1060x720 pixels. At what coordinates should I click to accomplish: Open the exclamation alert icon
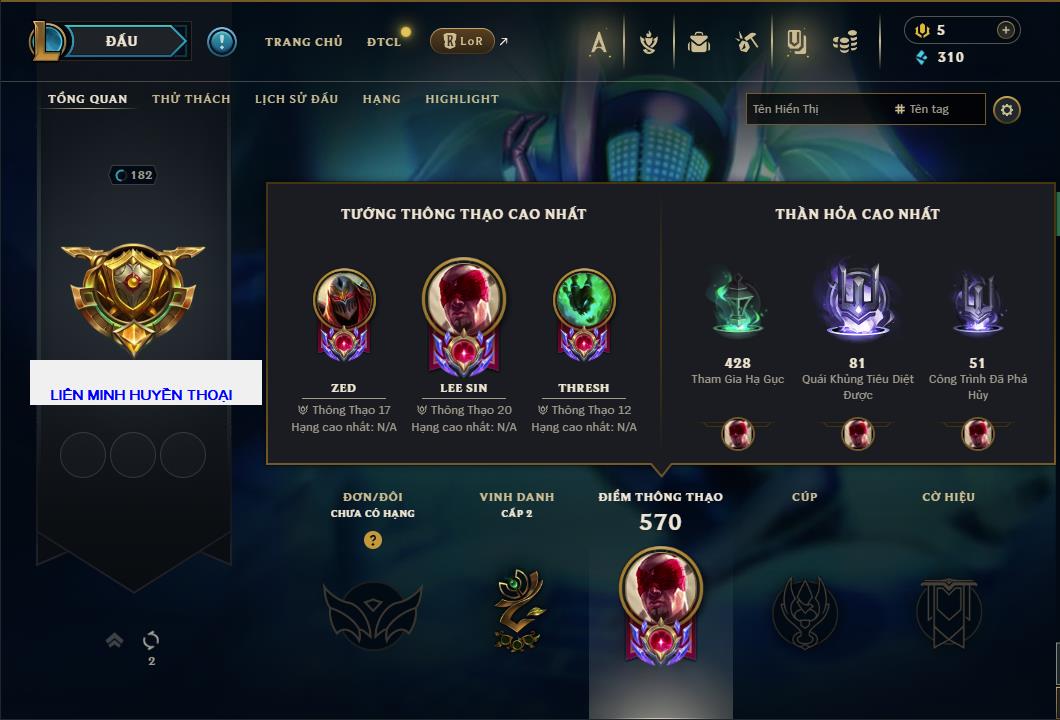[x=221, y=41]
